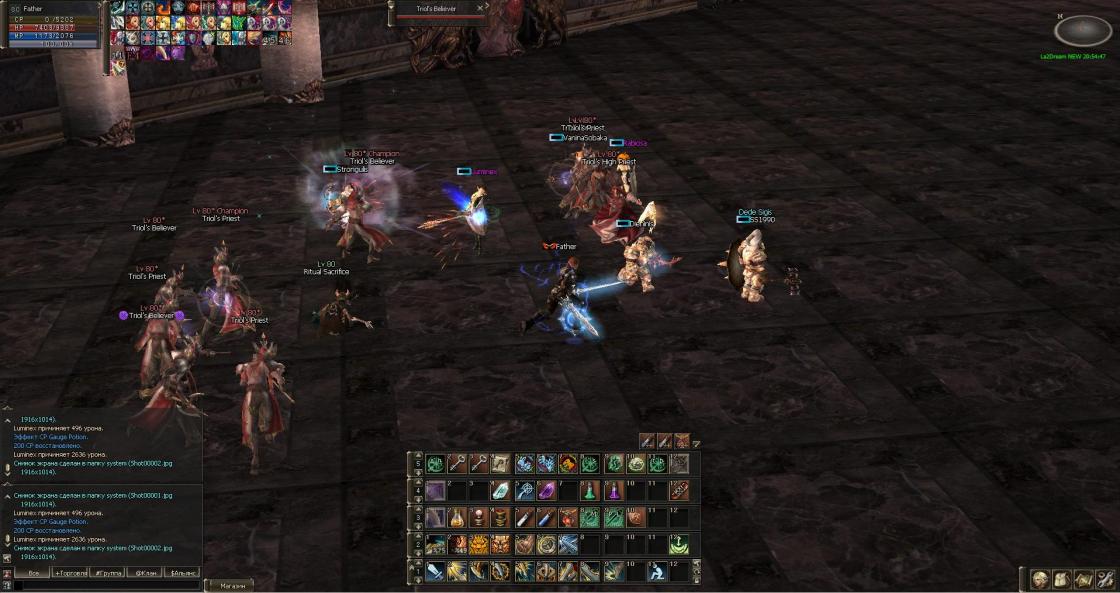Use the first silver key item
Image resolution: width=1120 pixels, height=593 pixels.
tap(457, 464)
